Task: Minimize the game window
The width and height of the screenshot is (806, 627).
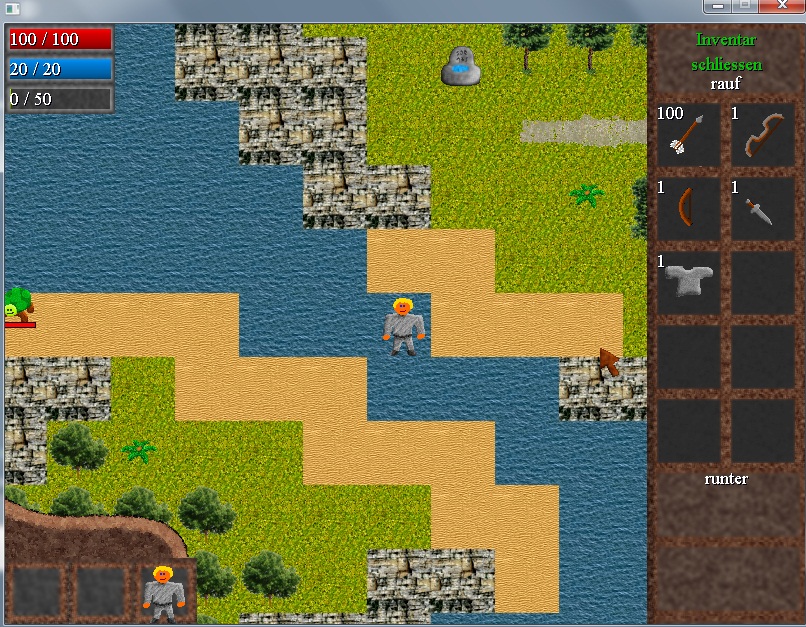Action: click(716, 6)
